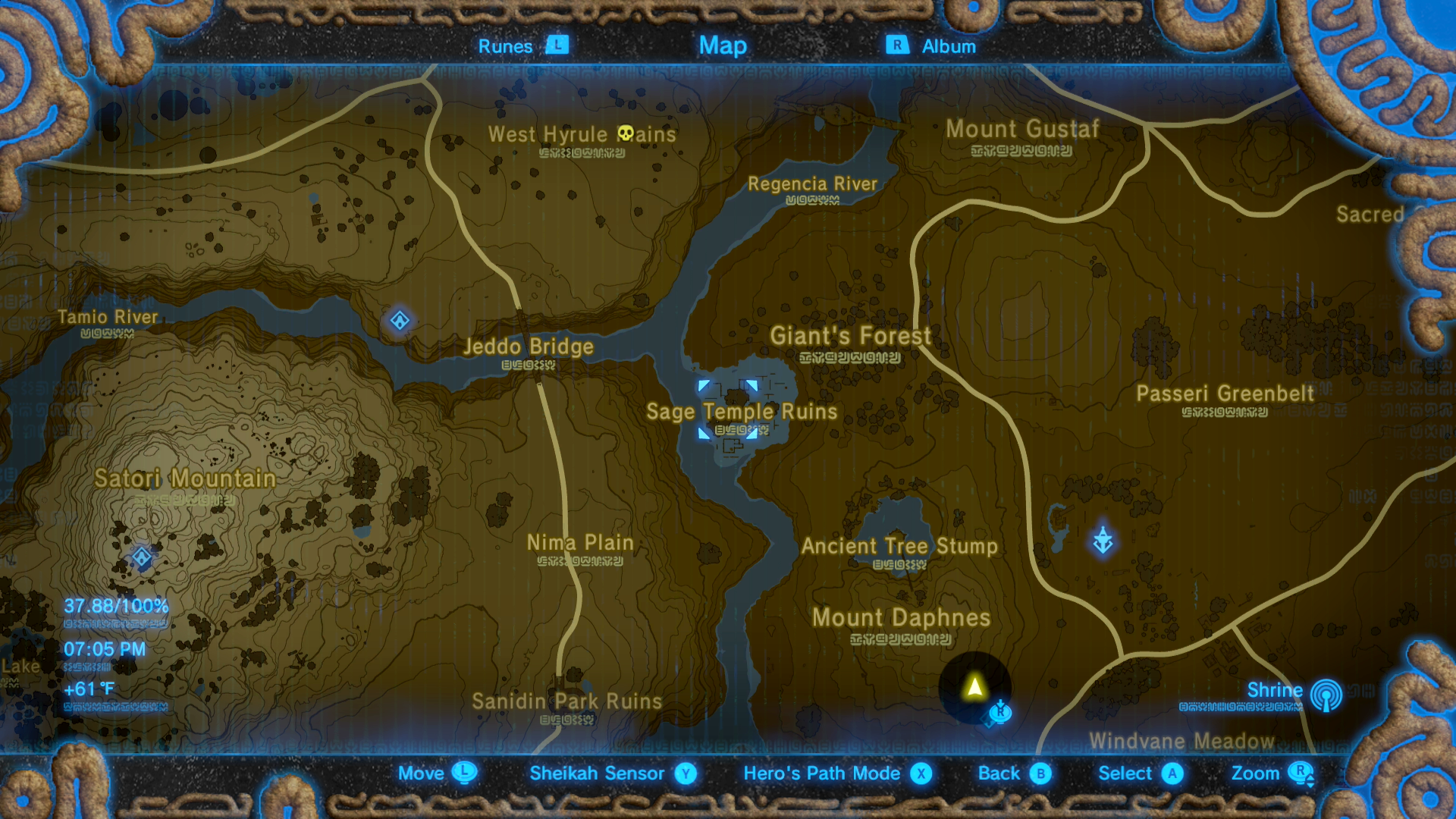This screenshot has width=1456, height=819.
Task: Select the skull enemy icon near West Hyrule Plains
Action: (x=626, y=133)
